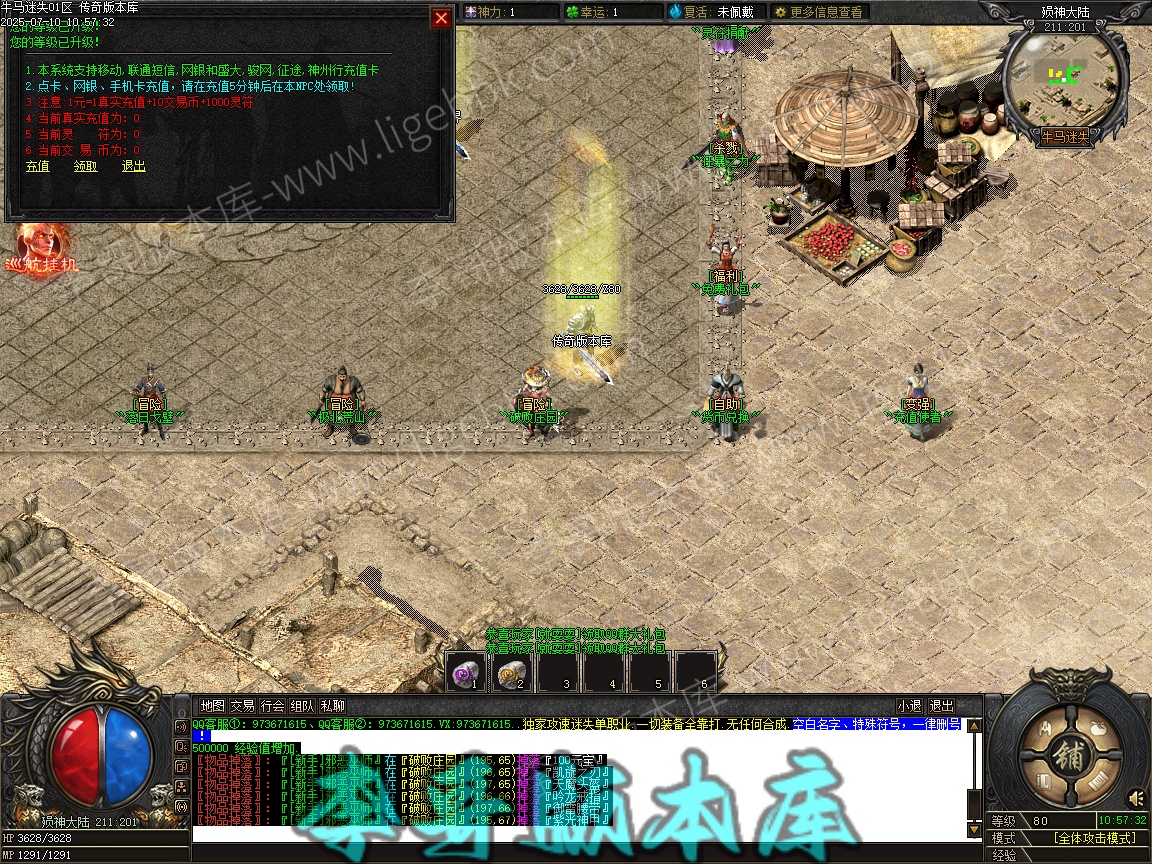Toggle the sound speaker icon
This screenshot has height=864, width=1152.
(1136, 798)
